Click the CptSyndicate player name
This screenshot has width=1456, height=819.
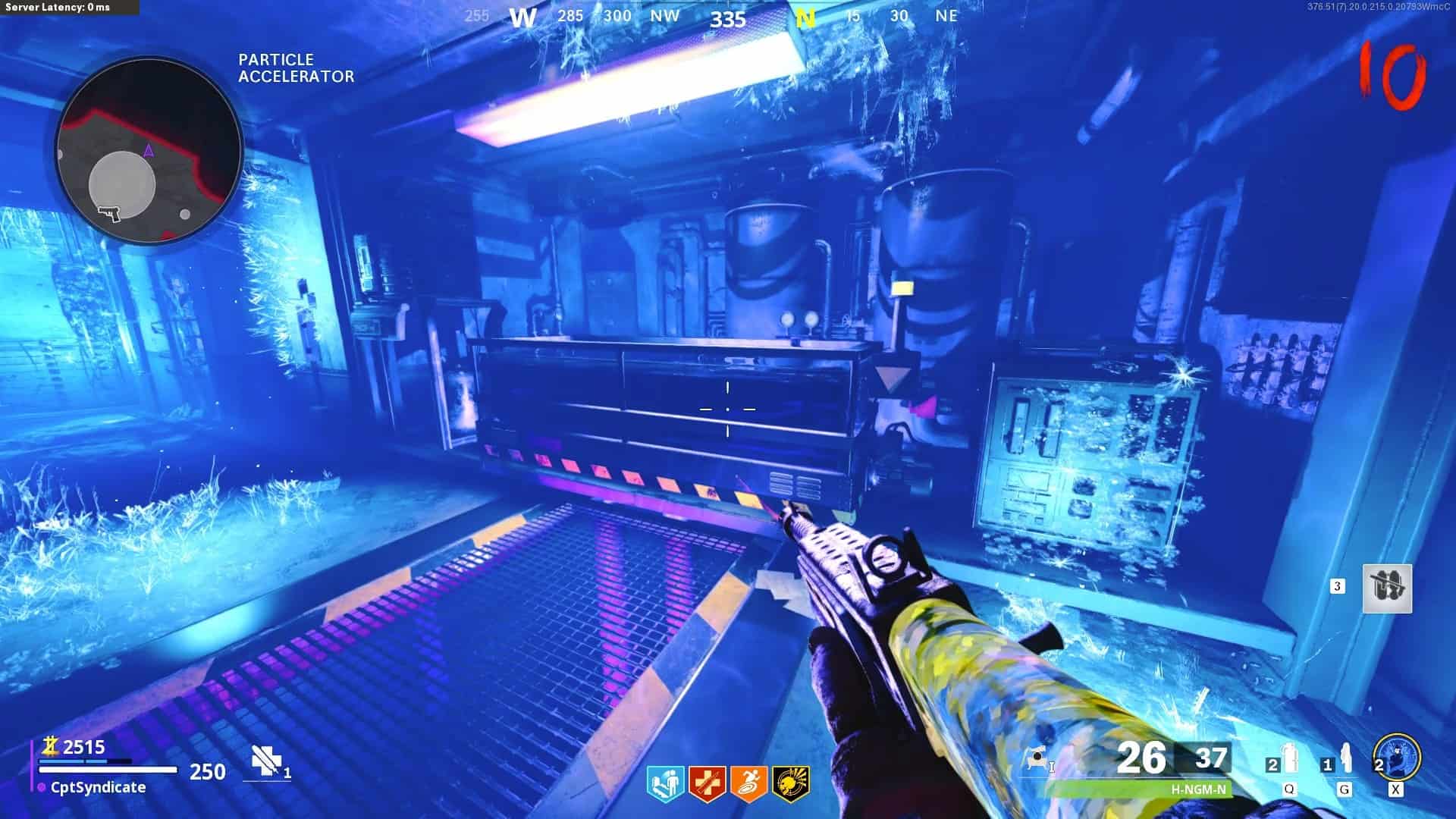[x=98, y=787]
